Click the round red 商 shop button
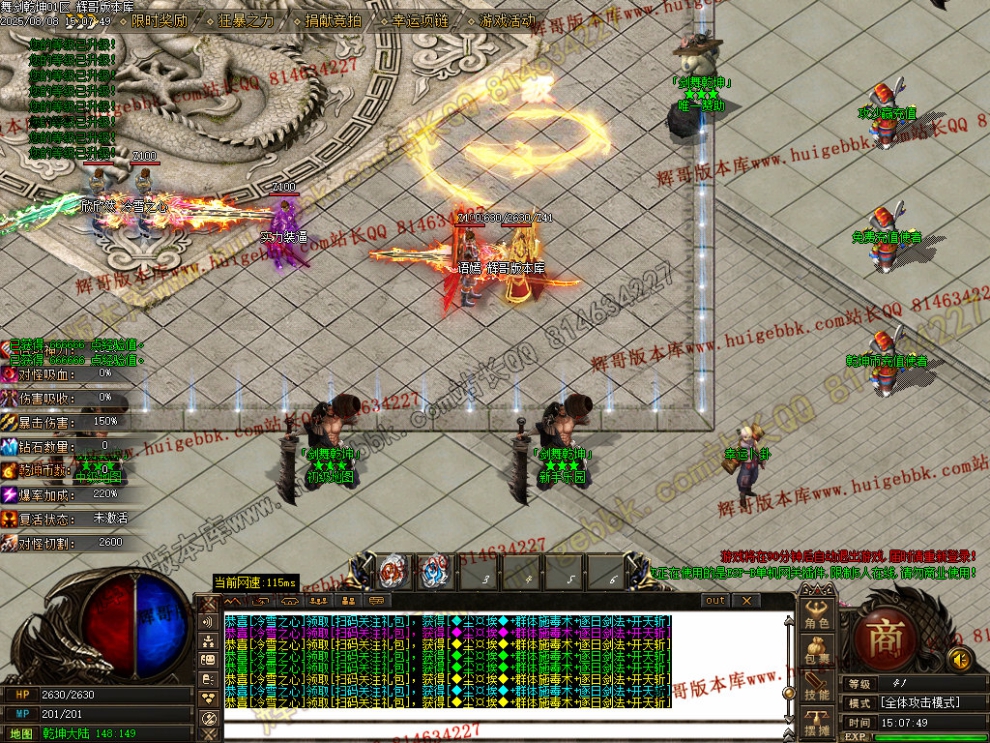 [884, 640]
